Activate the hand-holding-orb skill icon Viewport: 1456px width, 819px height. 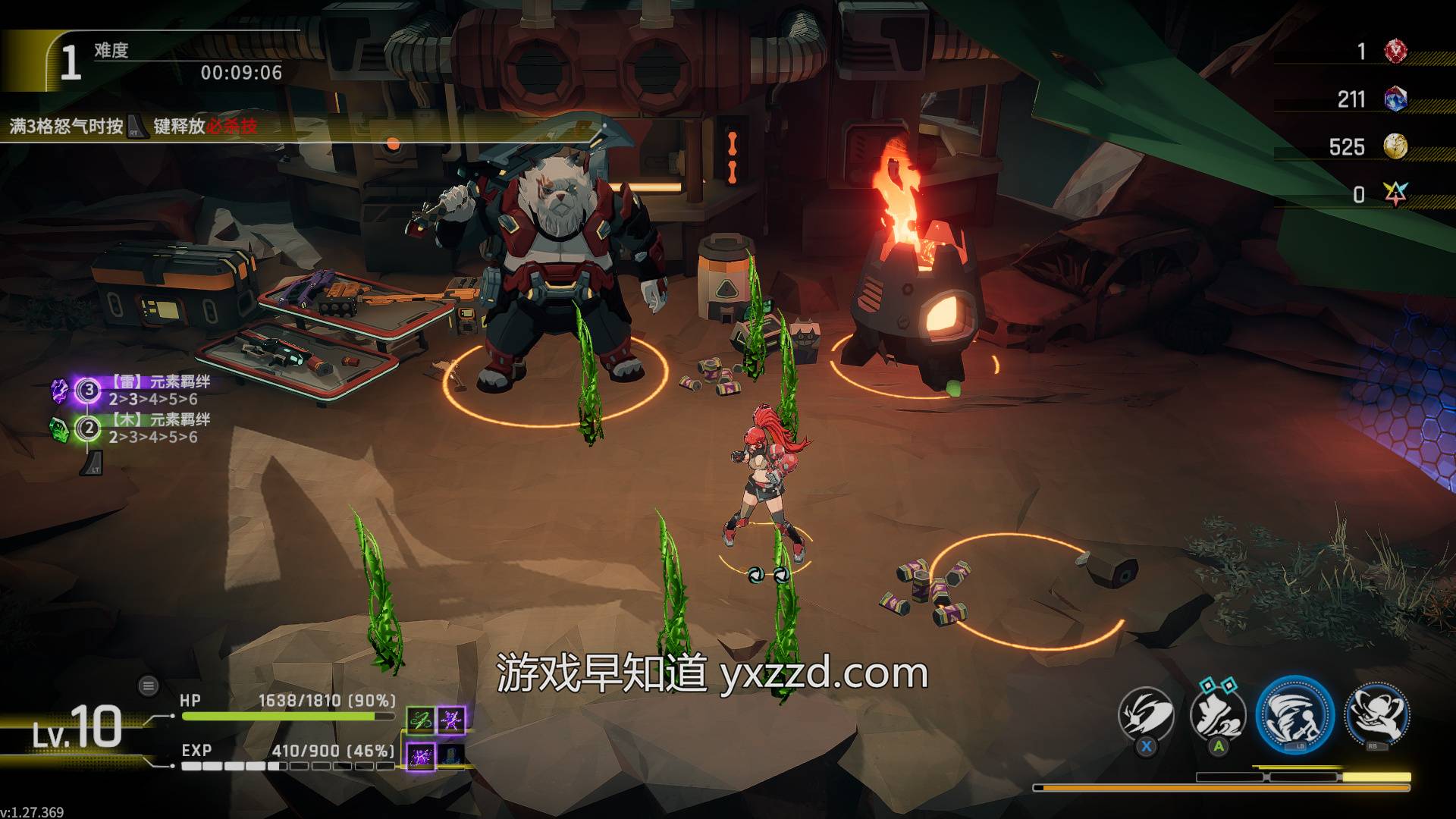click(x=1376, y=715)
